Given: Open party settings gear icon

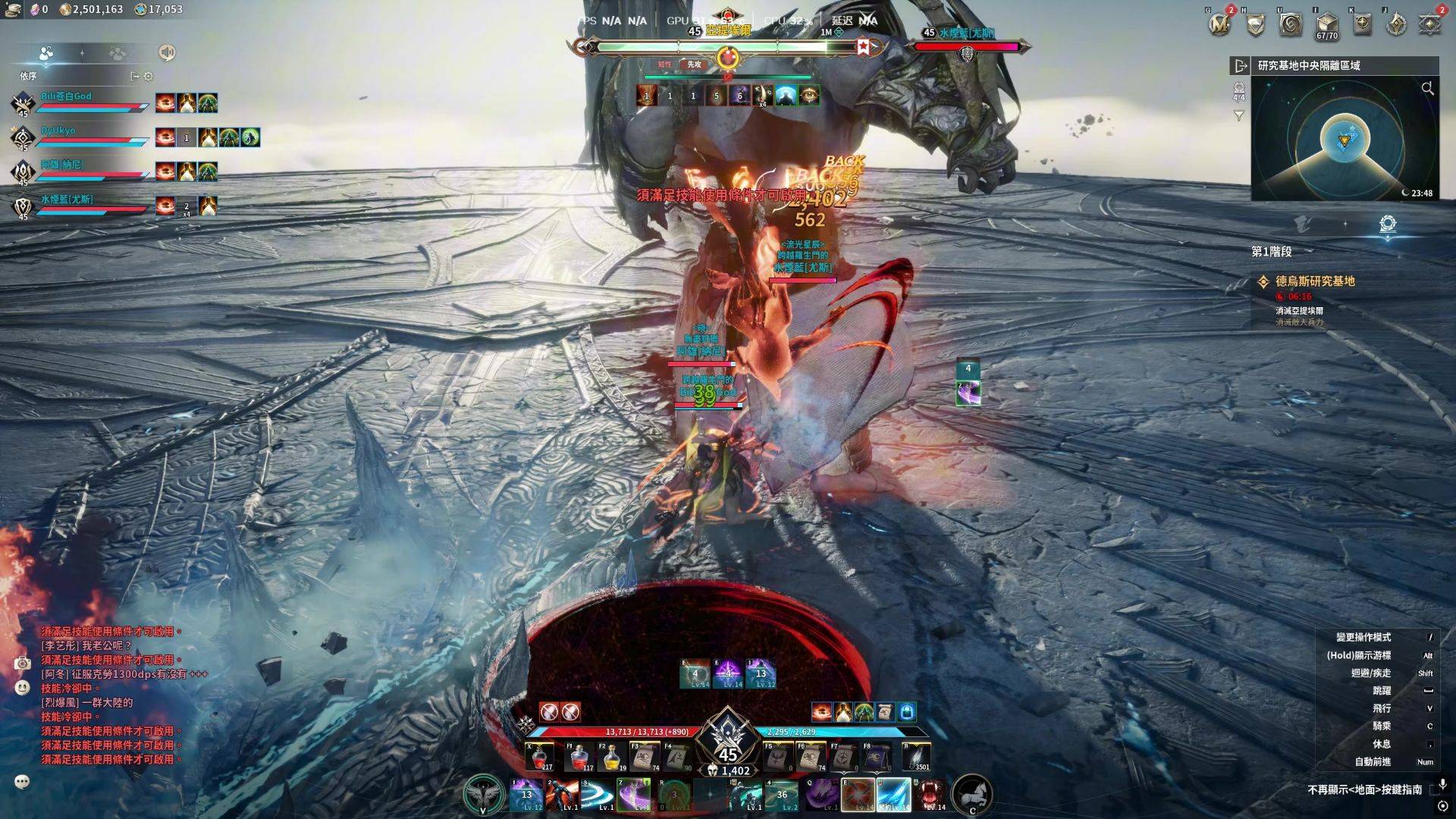Looking at the screenshot, I should click(149, 76).
